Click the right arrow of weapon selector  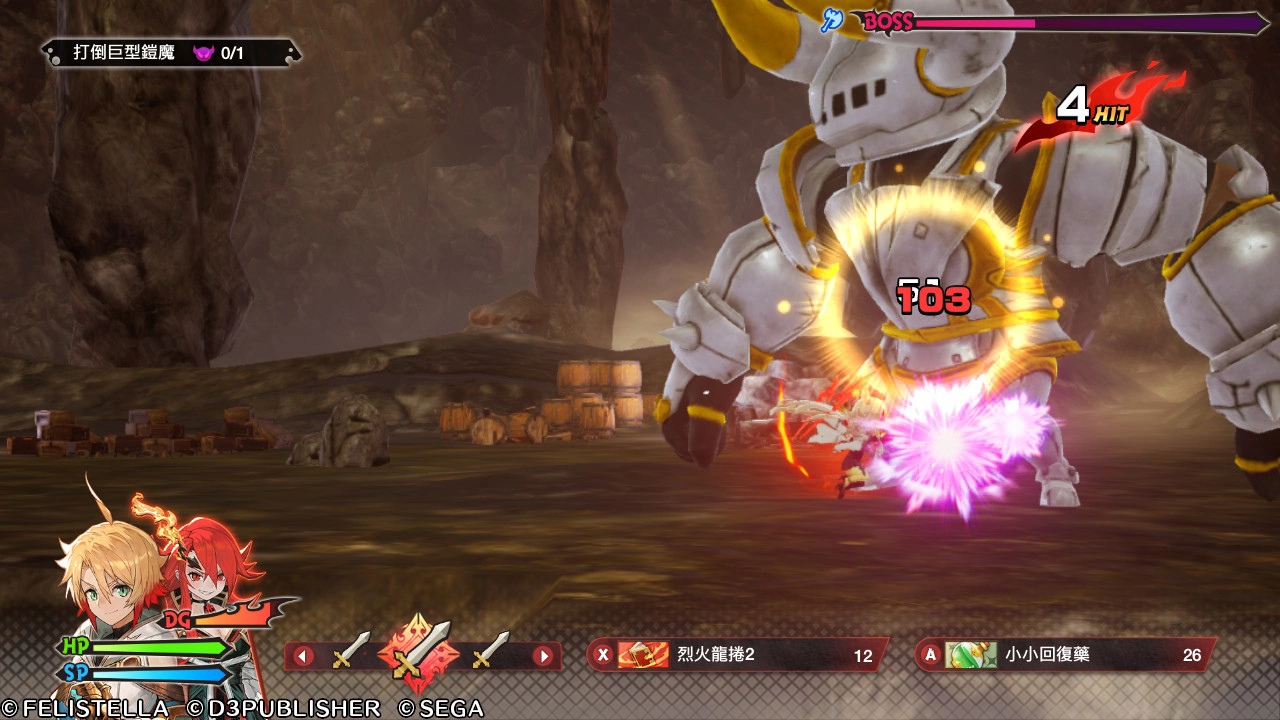pos(543,657)
